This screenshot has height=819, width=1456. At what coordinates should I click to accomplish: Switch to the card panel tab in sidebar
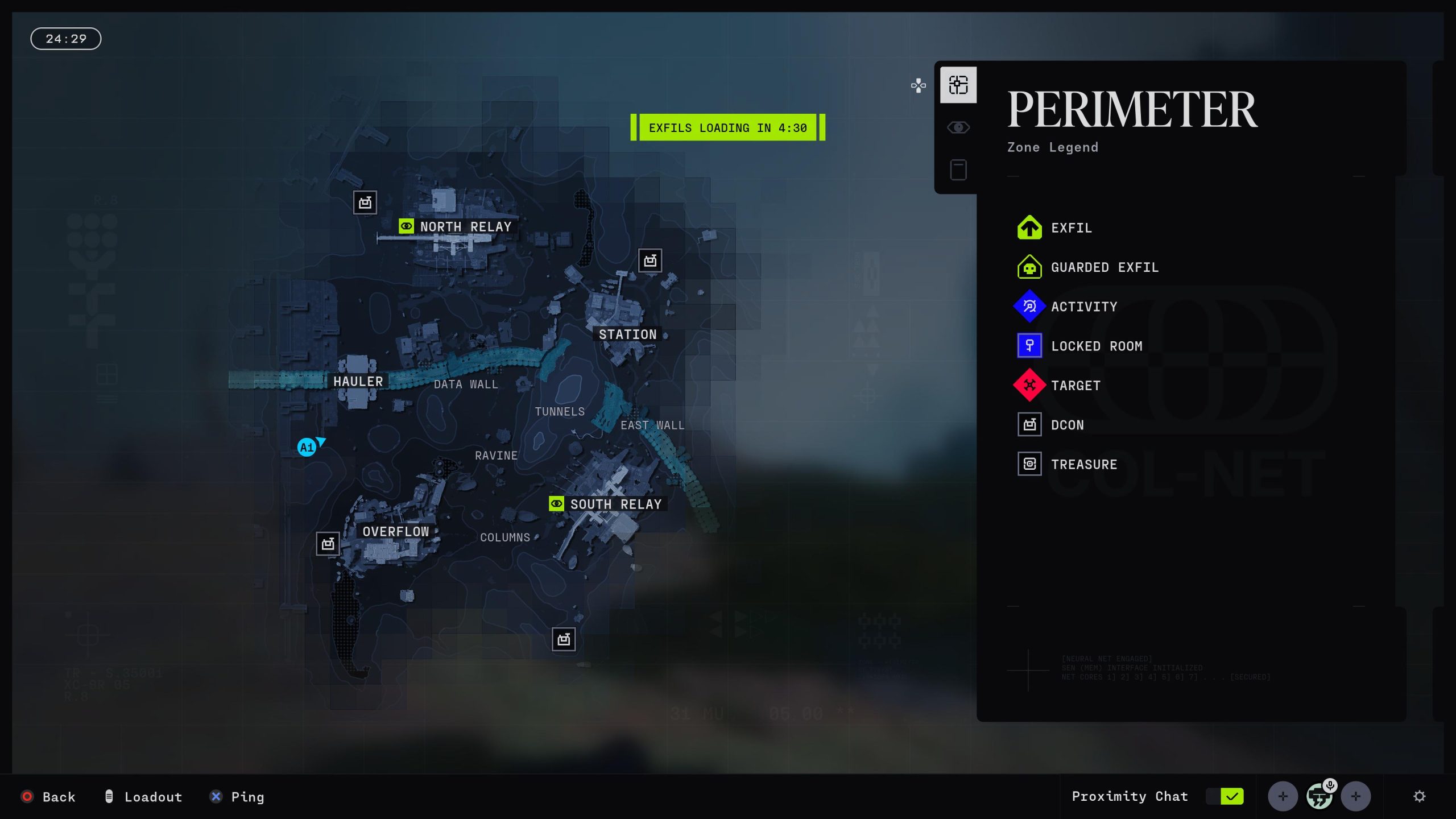pos(958,169)
